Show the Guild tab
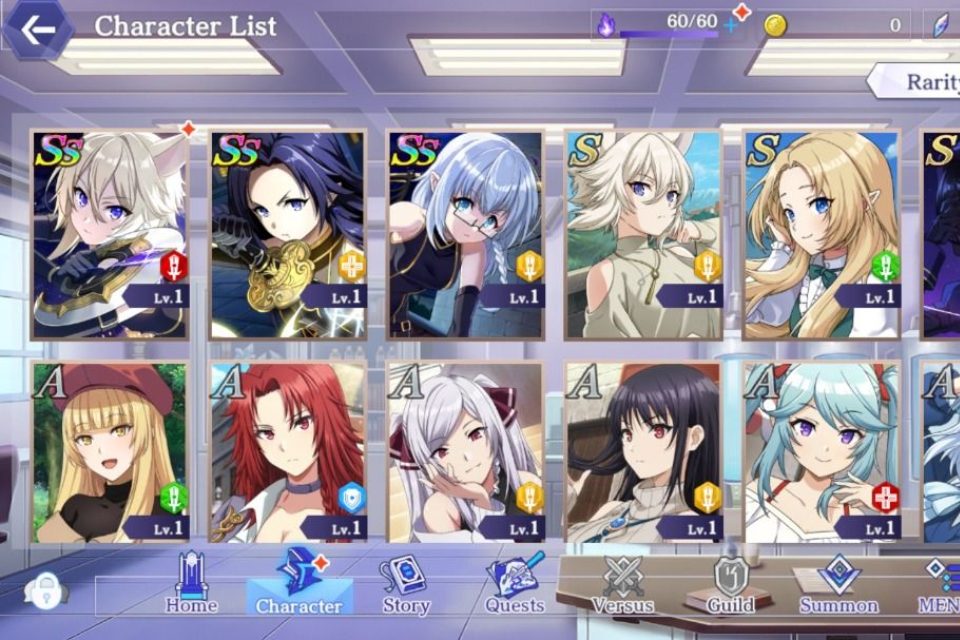 click(x=730, y=584)
